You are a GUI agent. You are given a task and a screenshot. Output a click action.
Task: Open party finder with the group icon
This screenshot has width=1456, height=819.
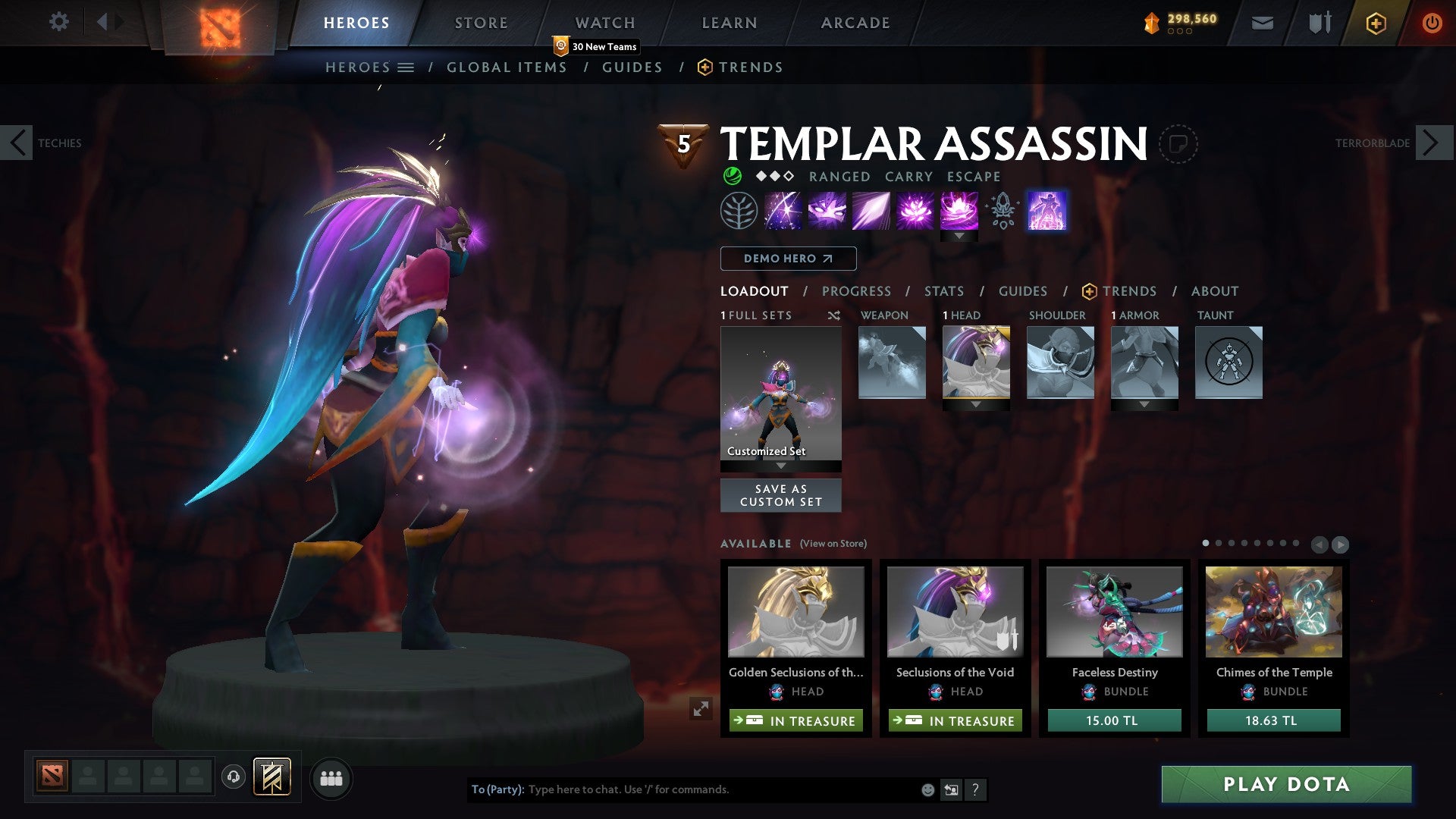331,778
